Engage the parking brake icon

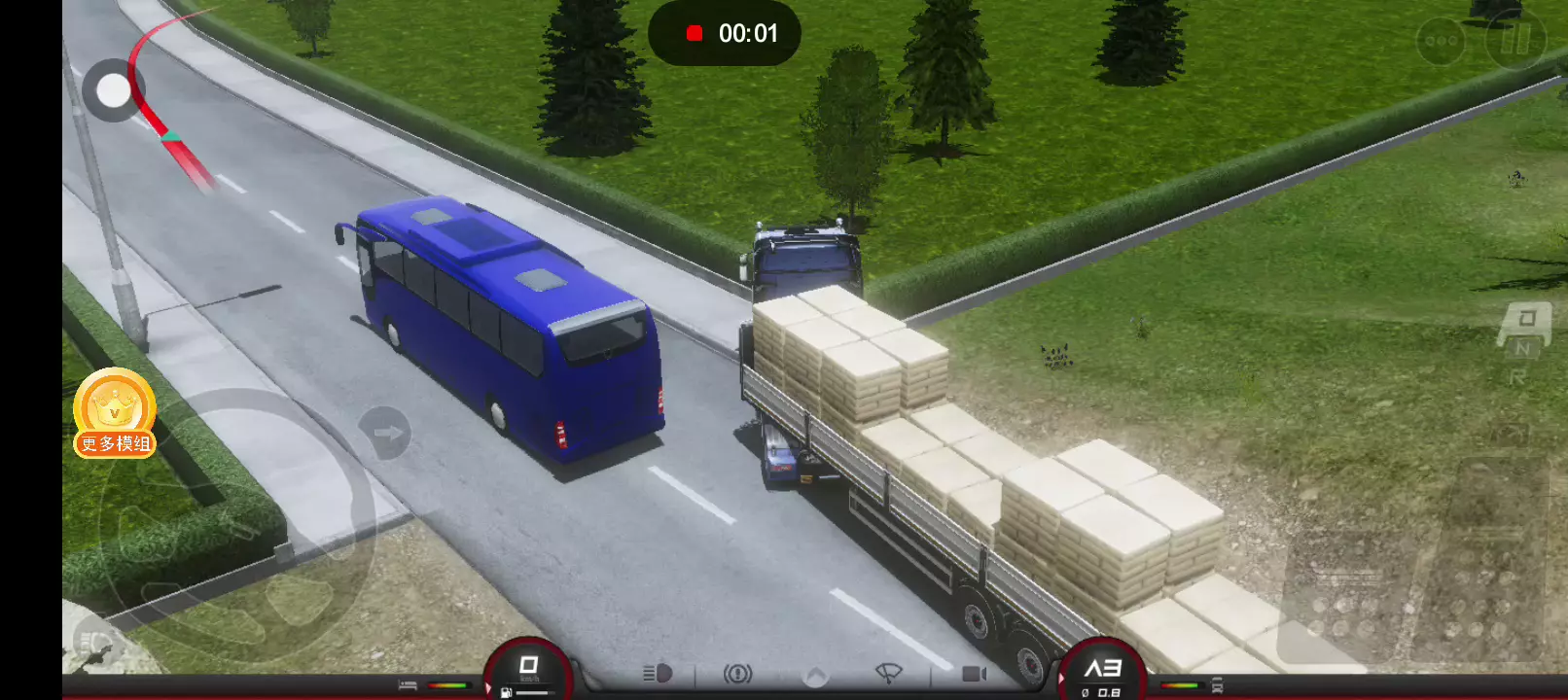737,673
